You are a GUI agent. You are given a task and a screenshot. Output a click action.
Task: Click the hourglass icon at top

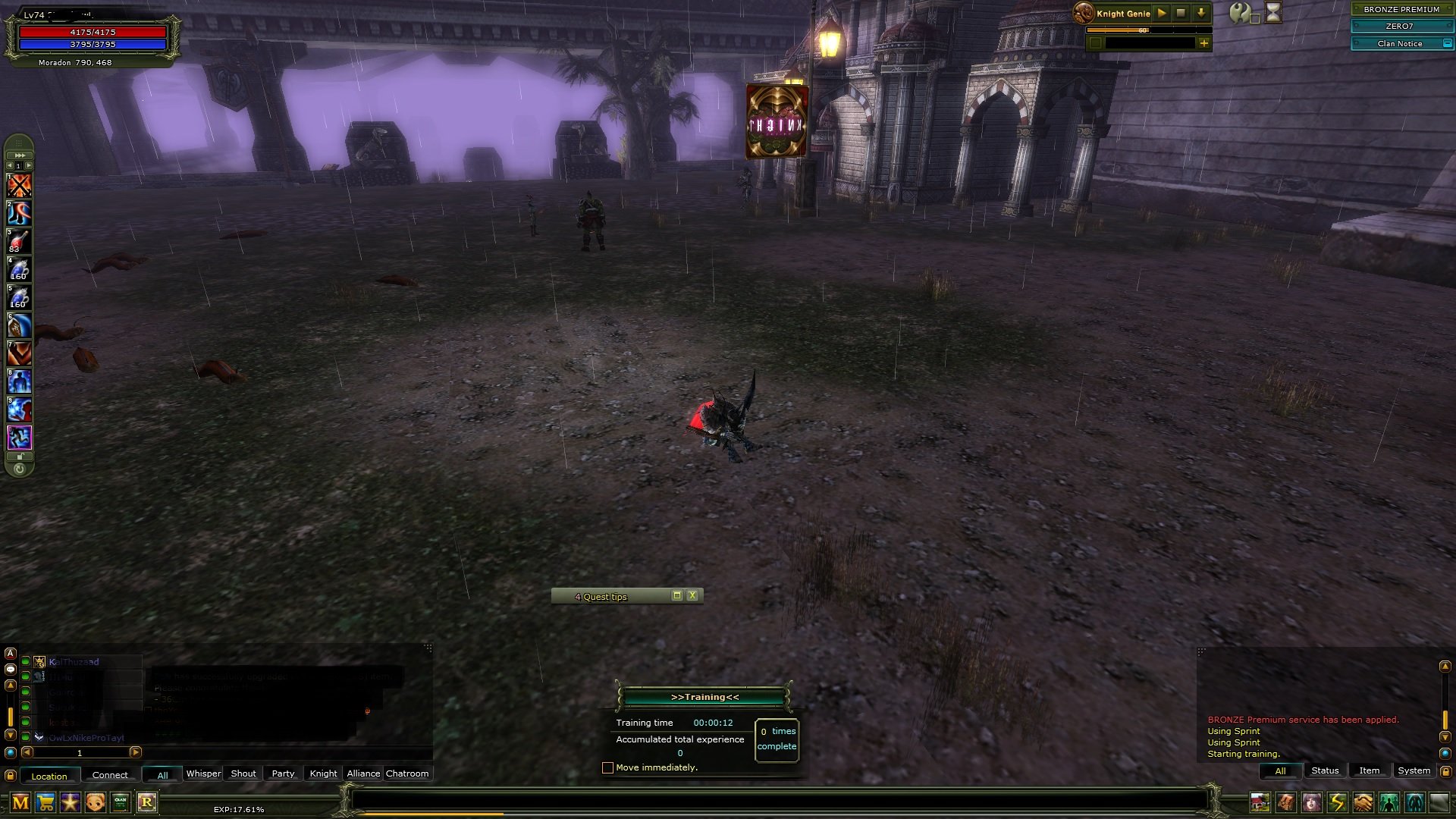[x=1273, y=13]
